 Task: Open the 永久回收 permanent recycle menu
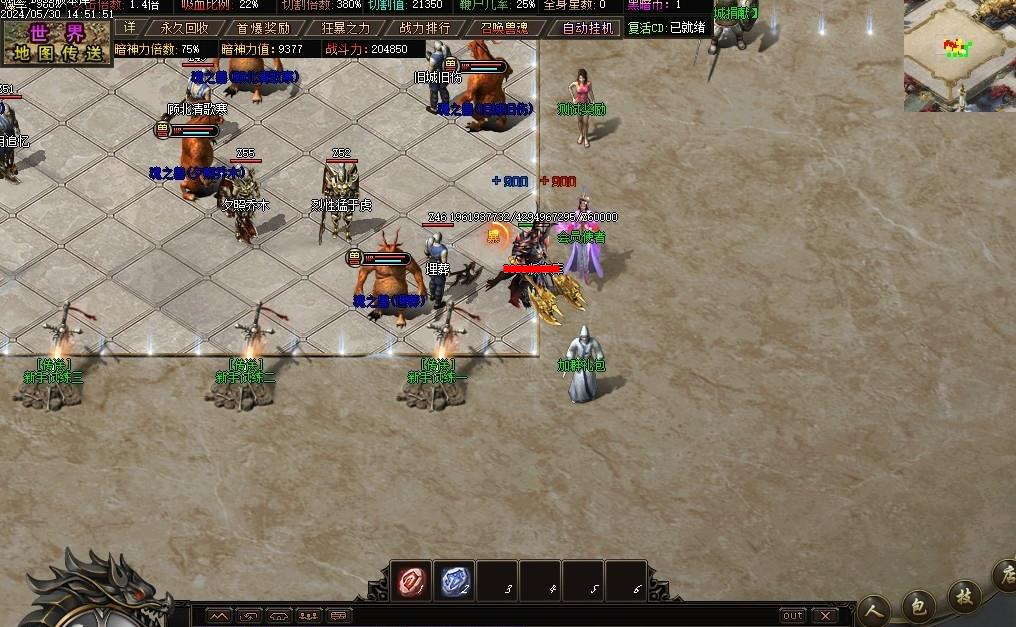184,28
